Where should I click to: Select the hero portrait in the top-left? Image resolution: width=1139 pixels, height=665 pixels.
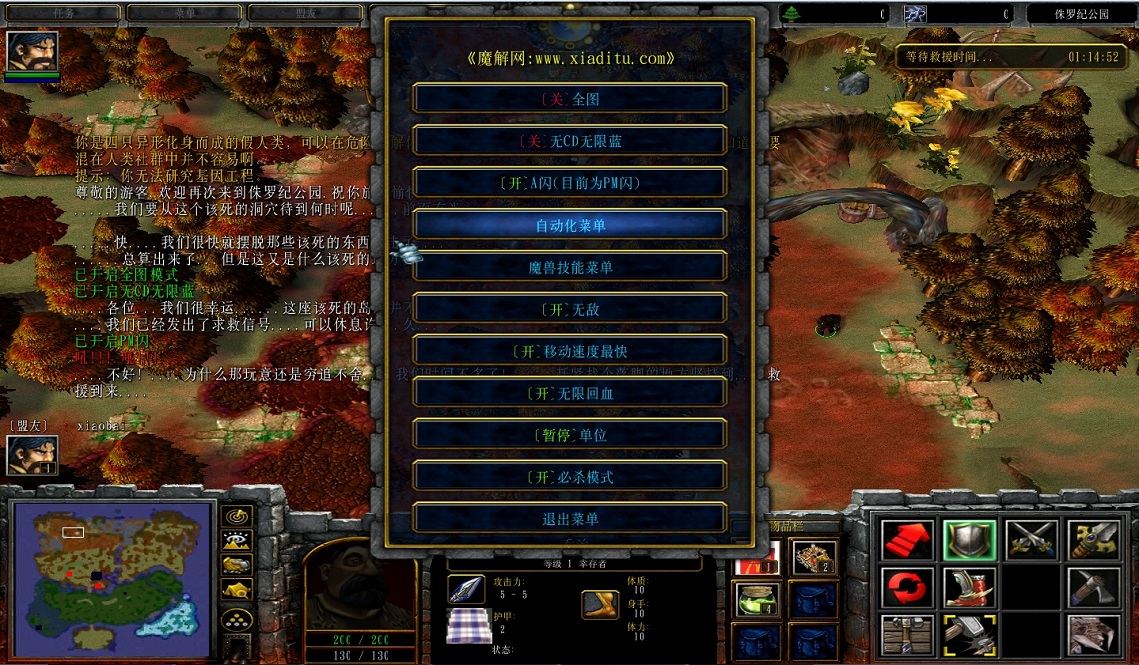32,51
